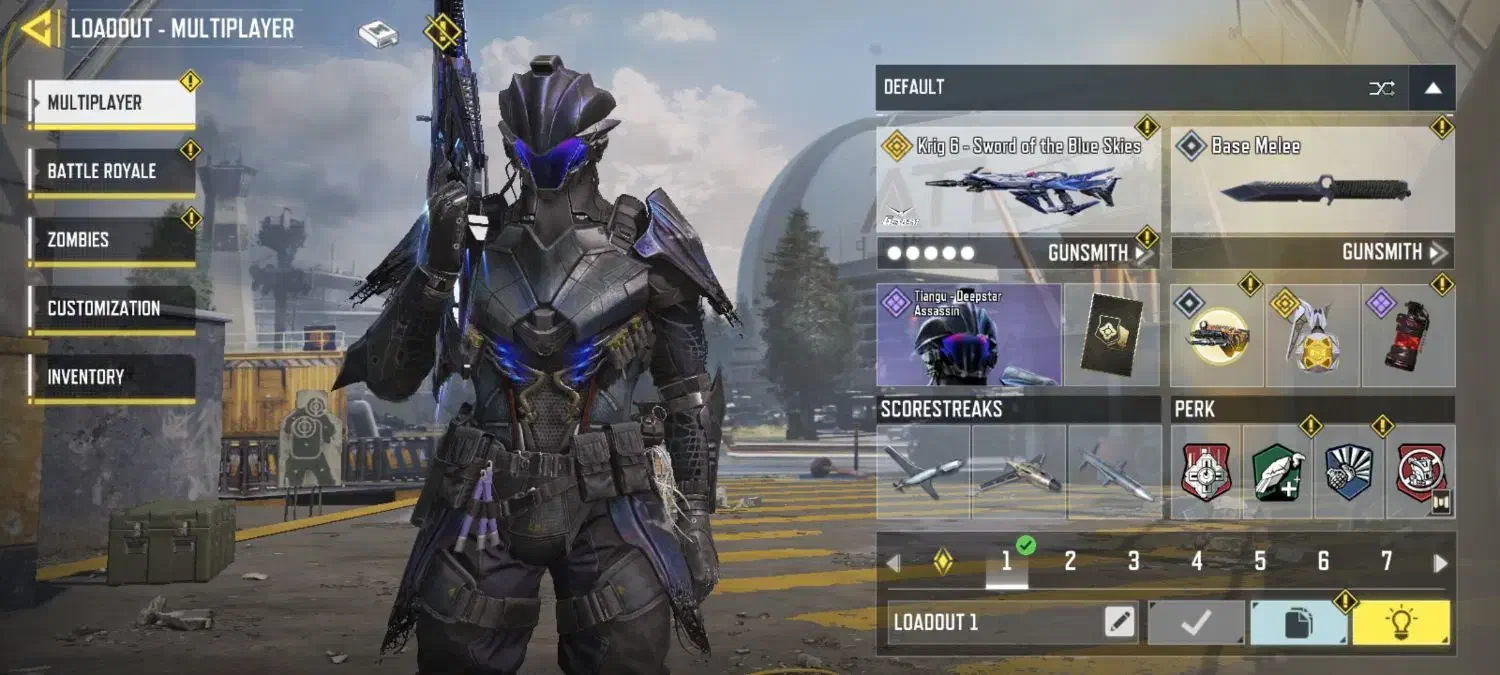Viewport: 1500px width, 675px height.
Task: Click the shuffle icon in the Default bar
Action: 1381,88
